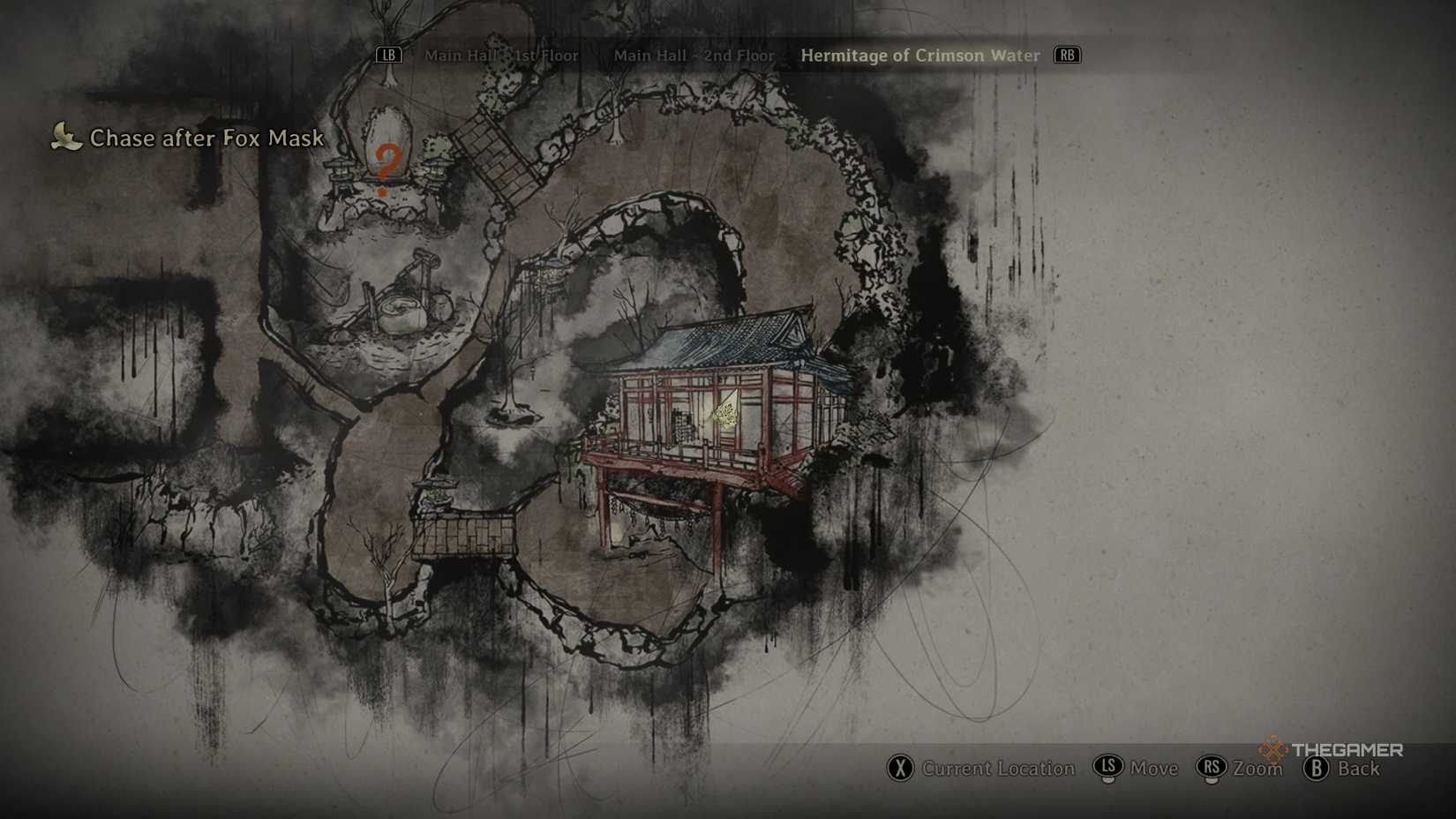Click the RB shoulder button prompt
This screenshot has height=819, width=1456.
tap(1066, 55)
